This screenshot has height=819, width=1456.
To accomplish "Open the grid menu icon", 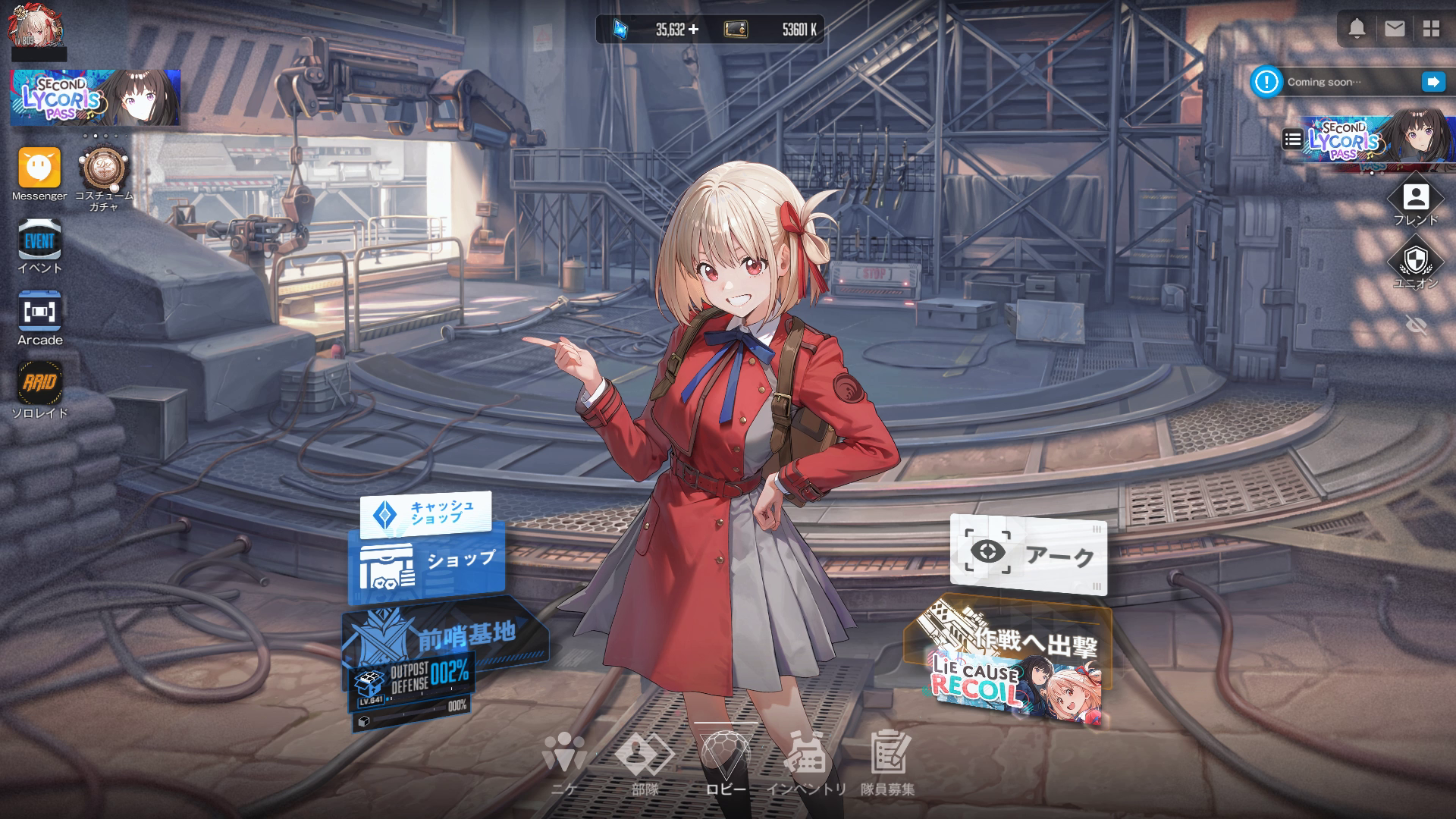I will (x=1431, y=29).
